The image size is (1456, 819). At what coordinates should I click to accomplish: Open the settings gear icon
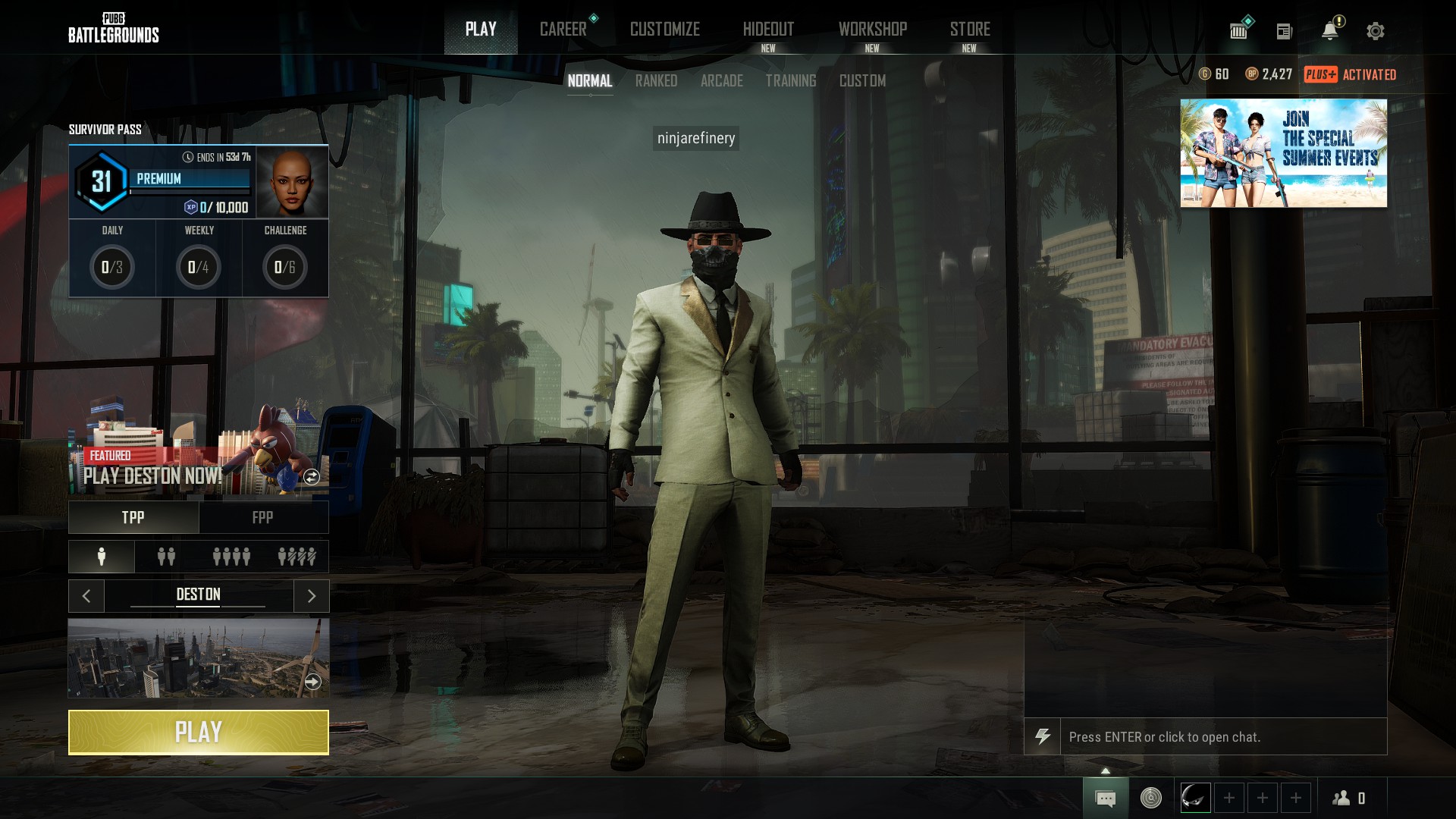[1375, 31]
